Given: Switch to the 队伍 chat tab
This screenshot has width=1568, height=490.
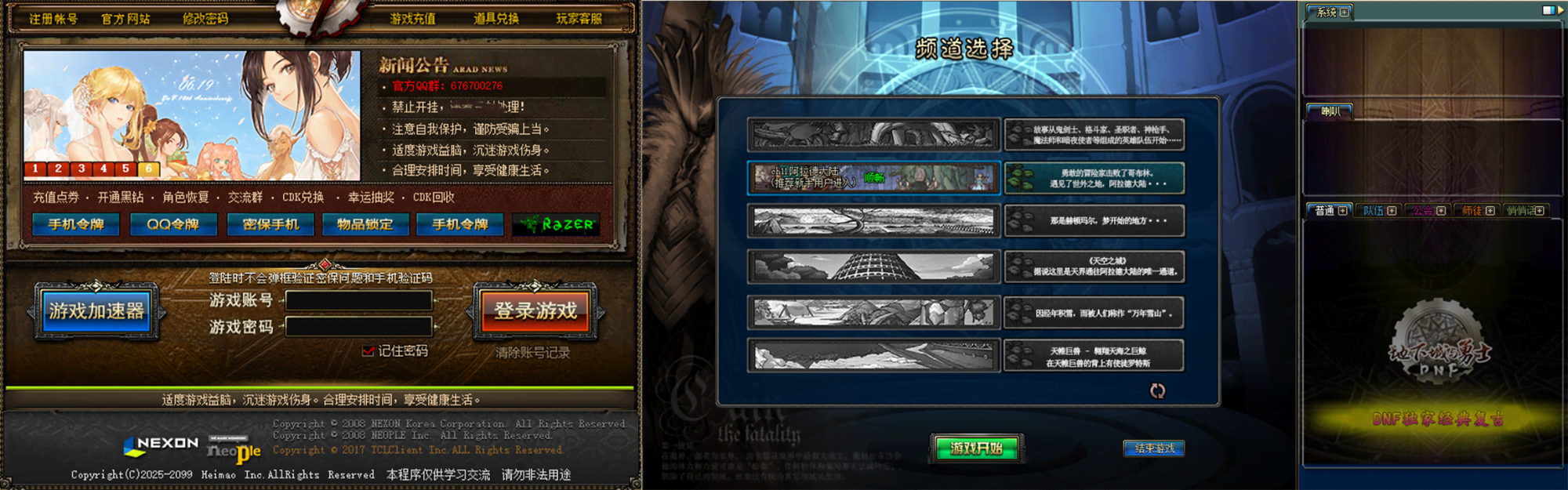Looking at the screenshot, I should [1374, 210].
